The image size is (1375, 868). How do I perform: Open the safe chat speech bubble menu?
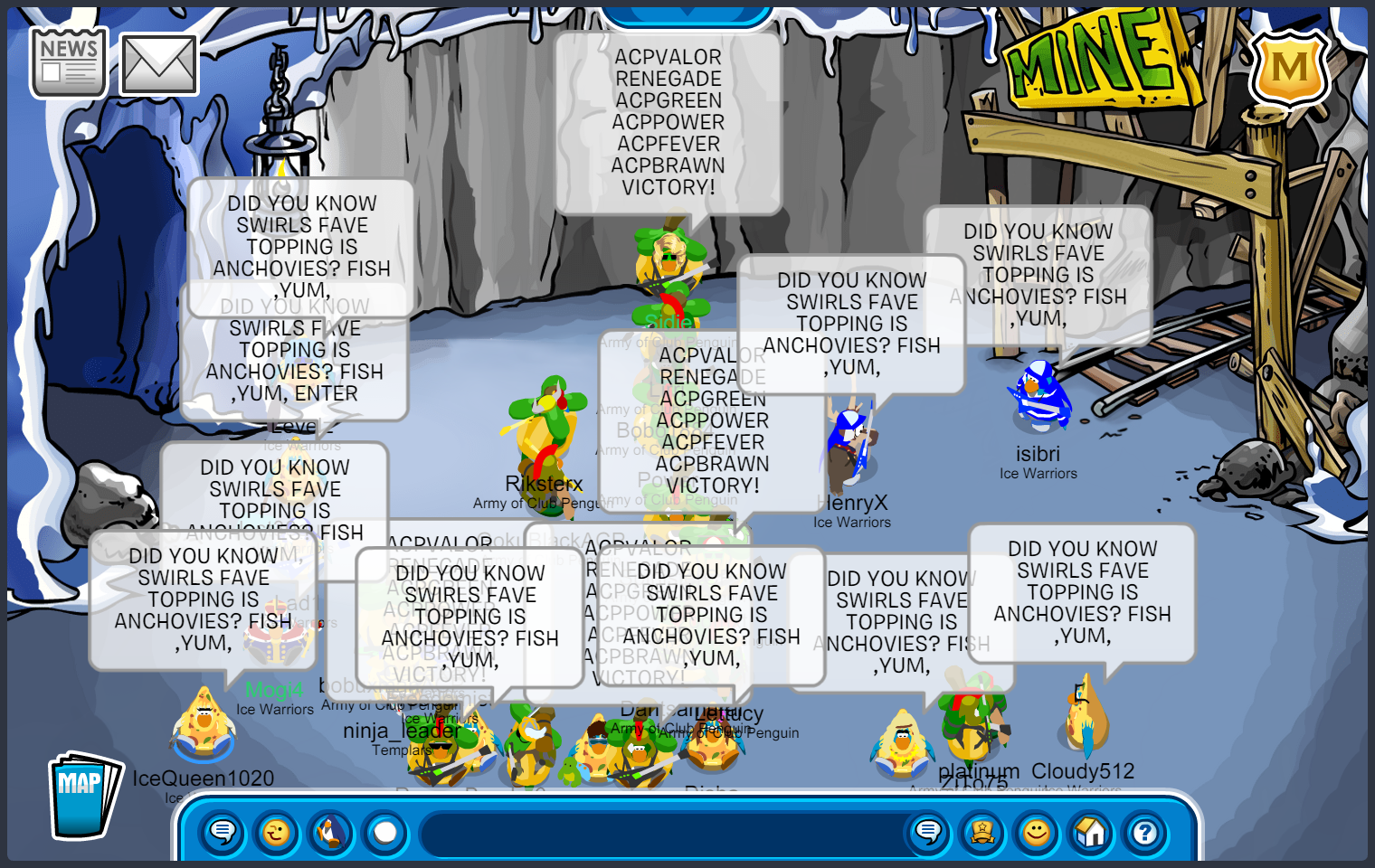pyautogui.click(x=223, y=832)
